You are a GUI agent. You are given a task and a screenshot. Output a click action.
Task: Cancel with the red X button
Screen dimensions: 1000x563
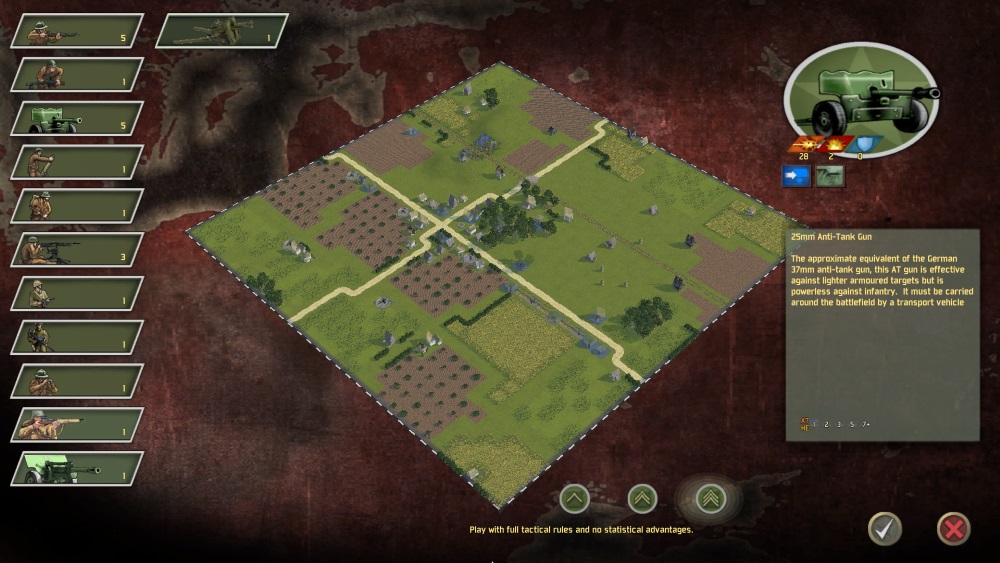tap(952, 527)
